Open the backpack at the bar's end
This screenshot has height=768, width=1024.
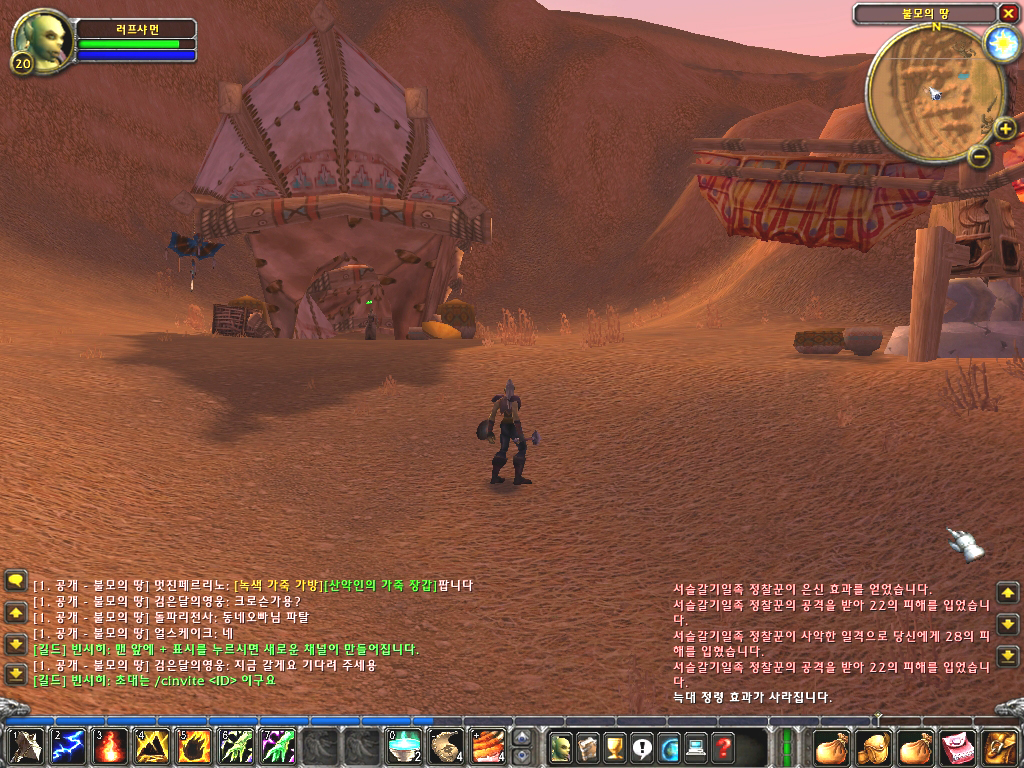pos(1001,747)
